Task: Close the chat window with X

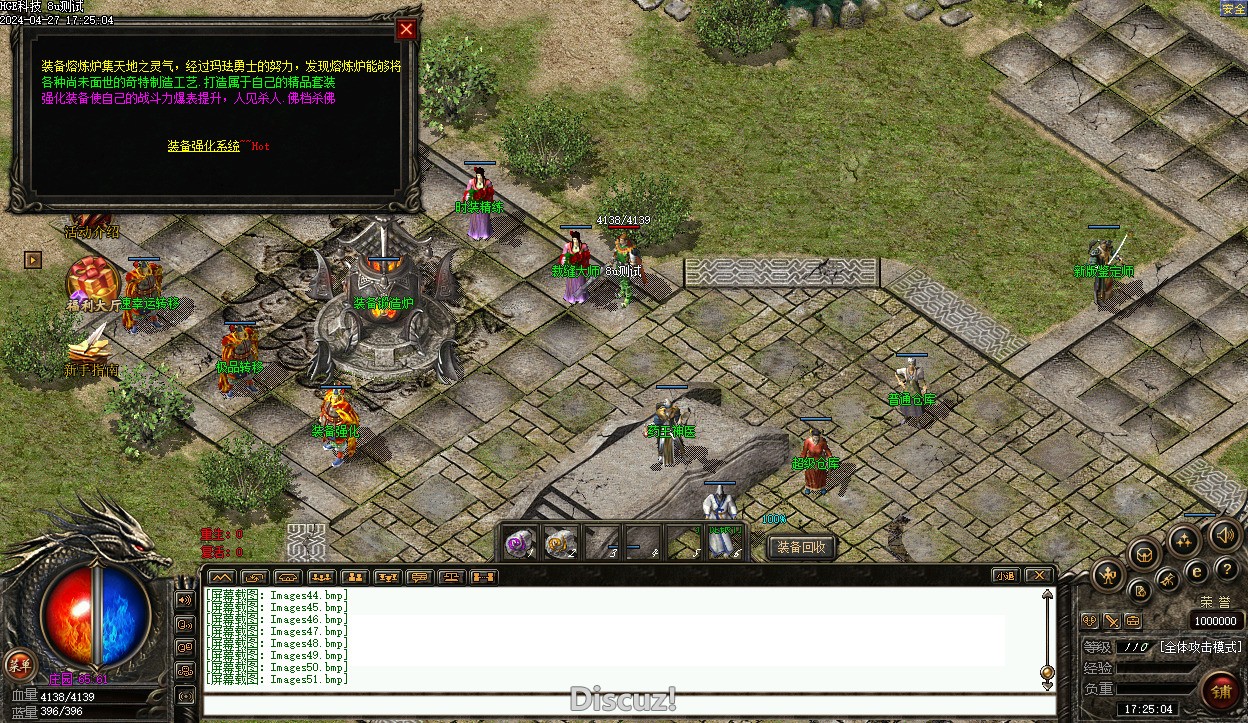Action: (x=1038, y=575)
